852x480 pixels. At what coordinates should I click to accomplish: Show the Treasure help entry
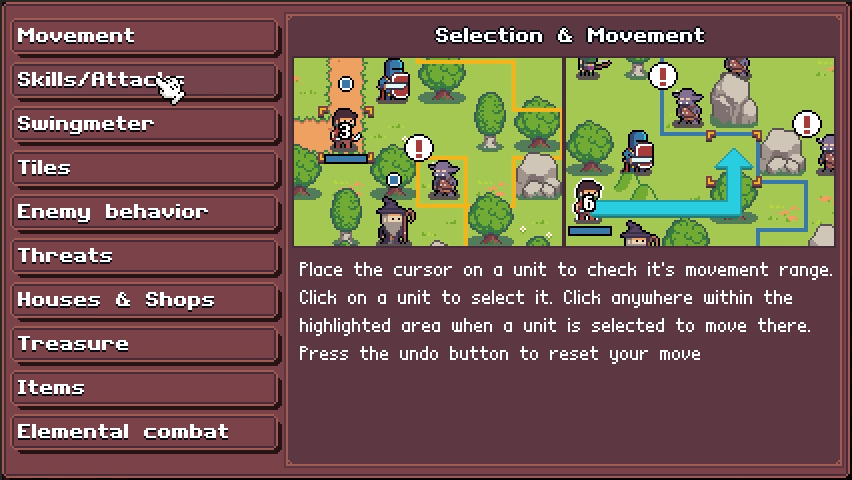(145, 344)
